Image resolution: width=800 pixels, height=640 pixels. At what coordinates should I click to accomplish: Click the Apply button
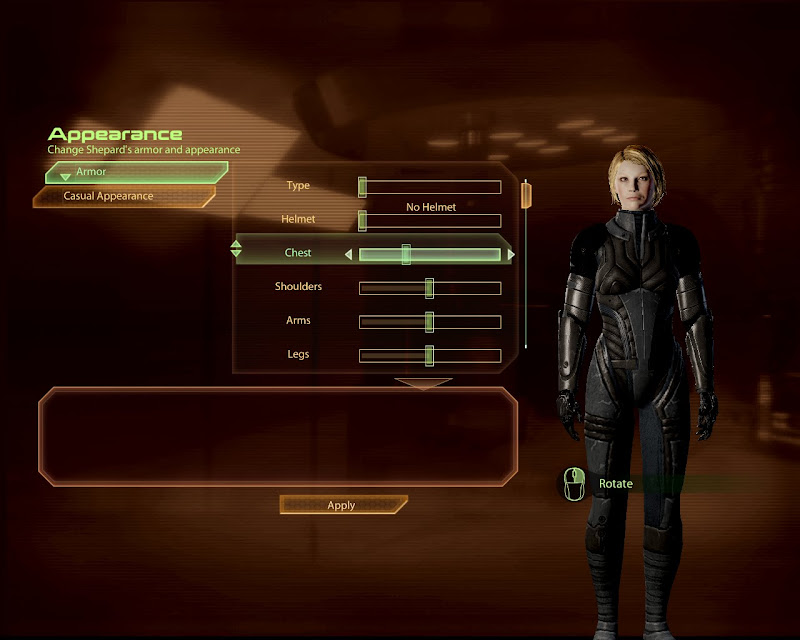point(342,505)
